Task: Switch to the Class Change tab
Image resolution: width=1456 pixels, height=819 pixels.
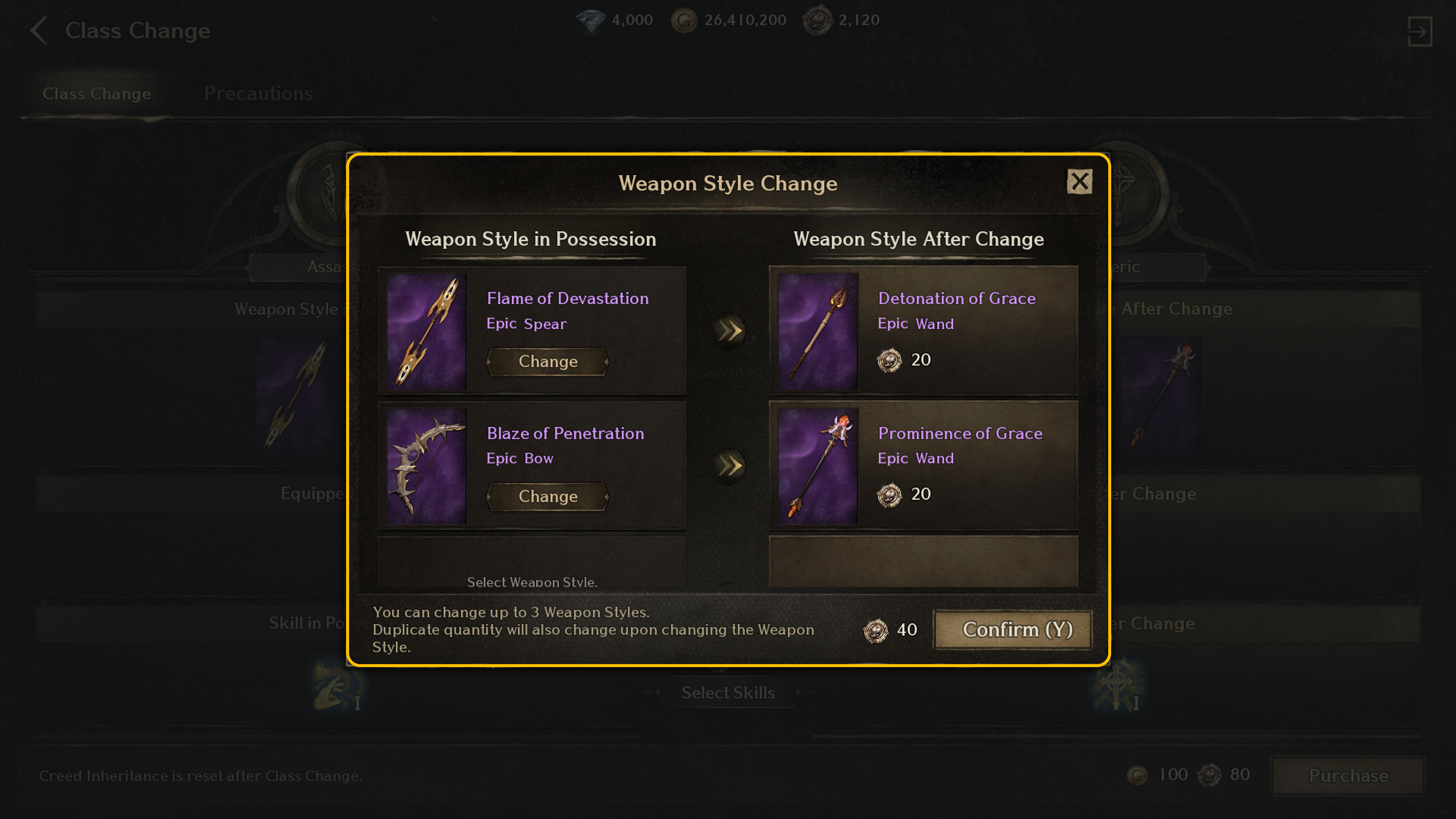Action: point(97,93)
